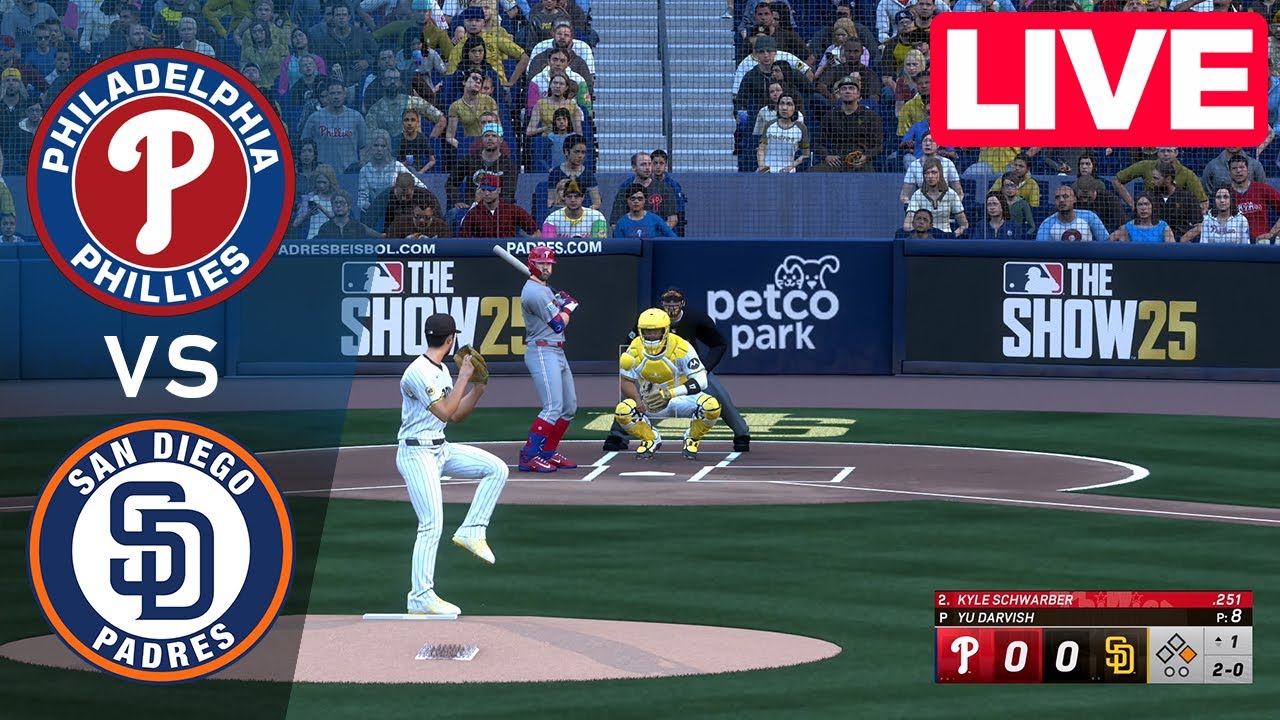
Task: Select the Phillies circular logo
Action: [x=155, y=170]
